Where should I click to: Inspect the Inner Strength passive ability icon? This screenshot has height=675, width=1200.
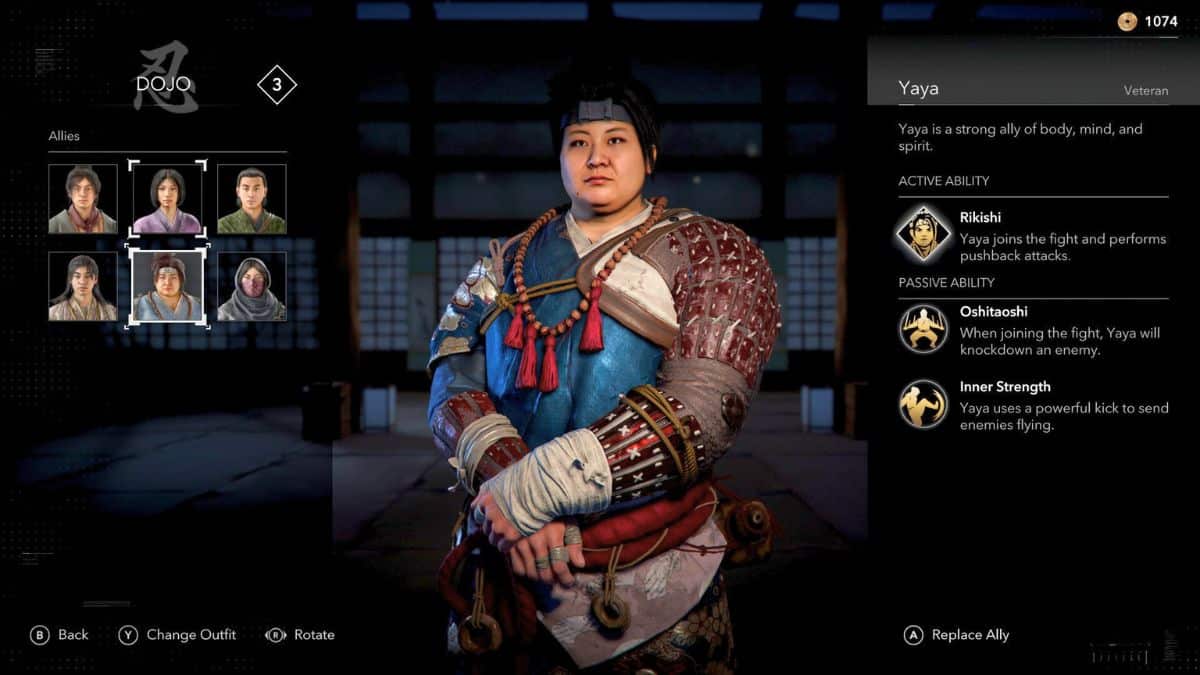point(923,404)
